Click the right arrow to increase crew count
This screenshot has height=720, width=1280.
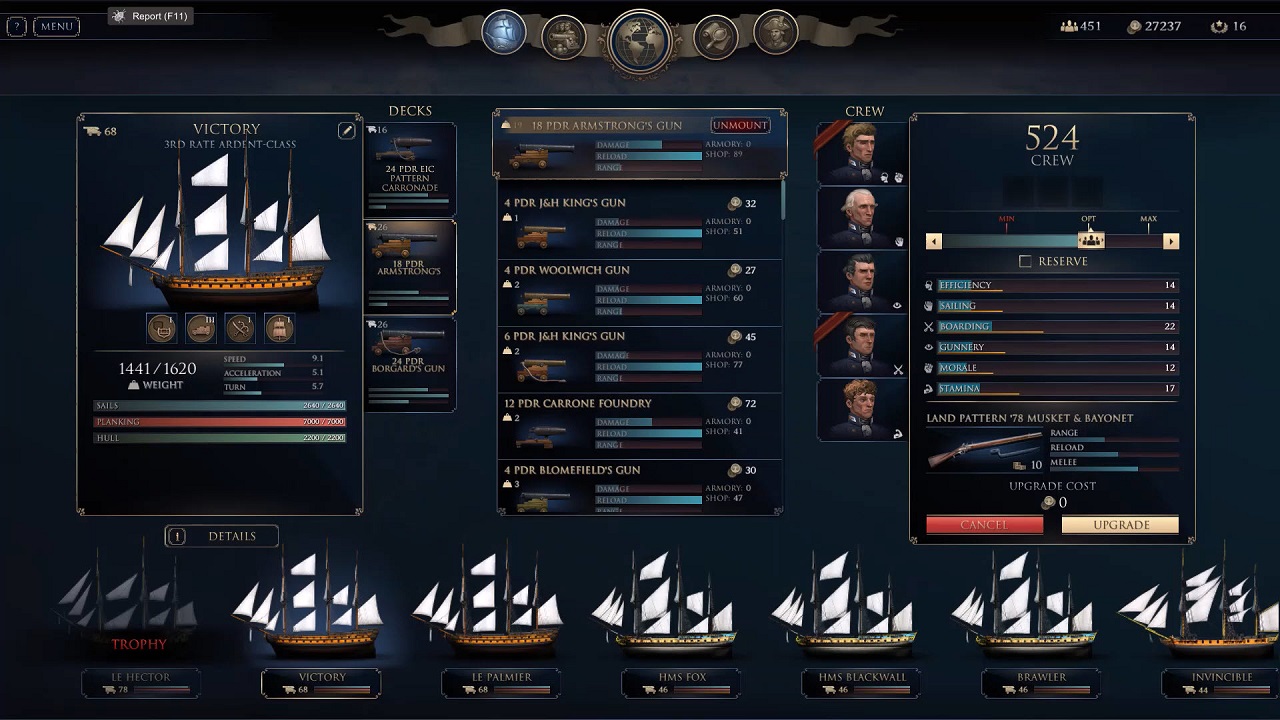1171,241
